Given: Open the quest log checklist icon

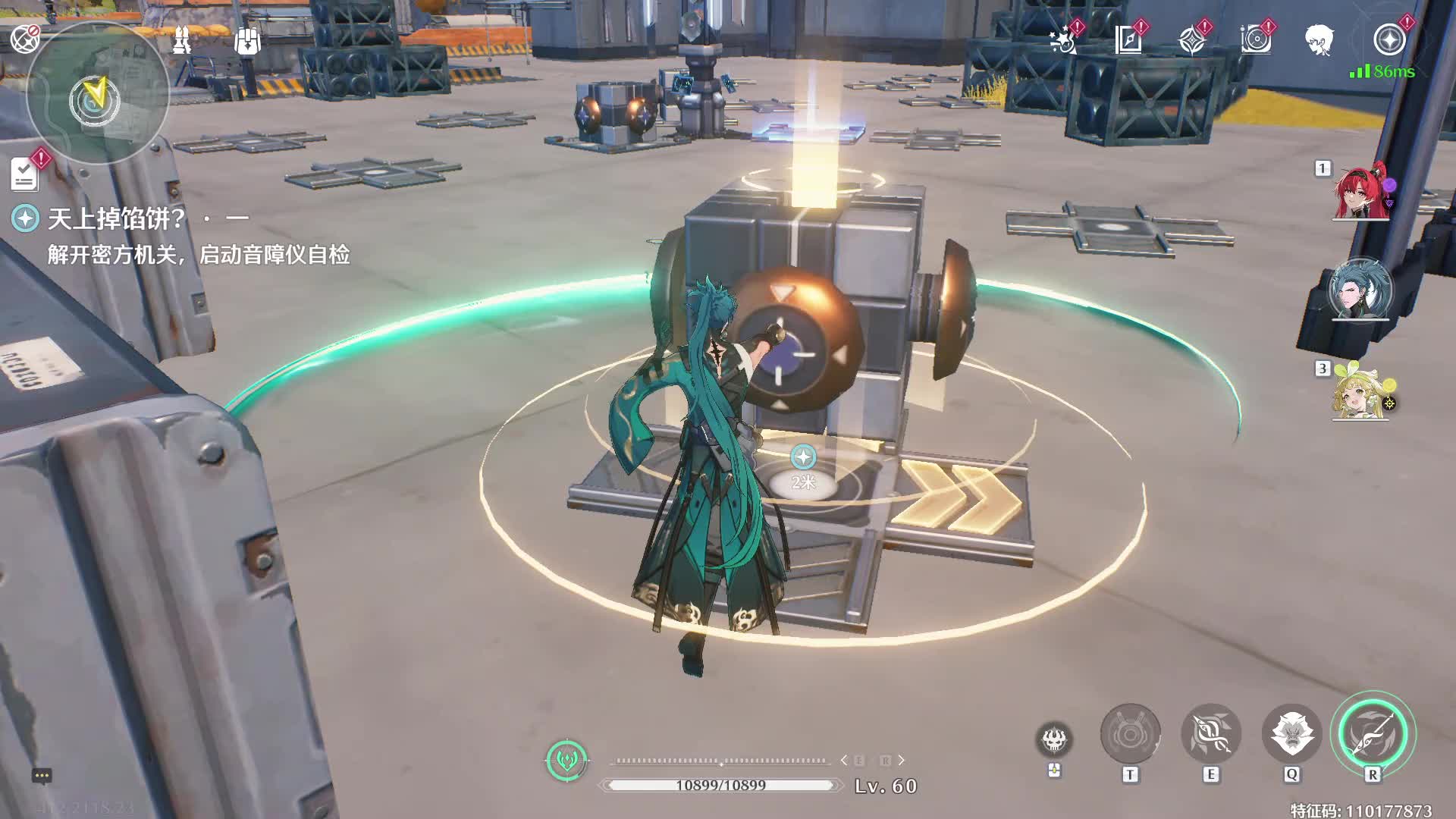Looking at the screenshot, I should click(x=25, y=174).
